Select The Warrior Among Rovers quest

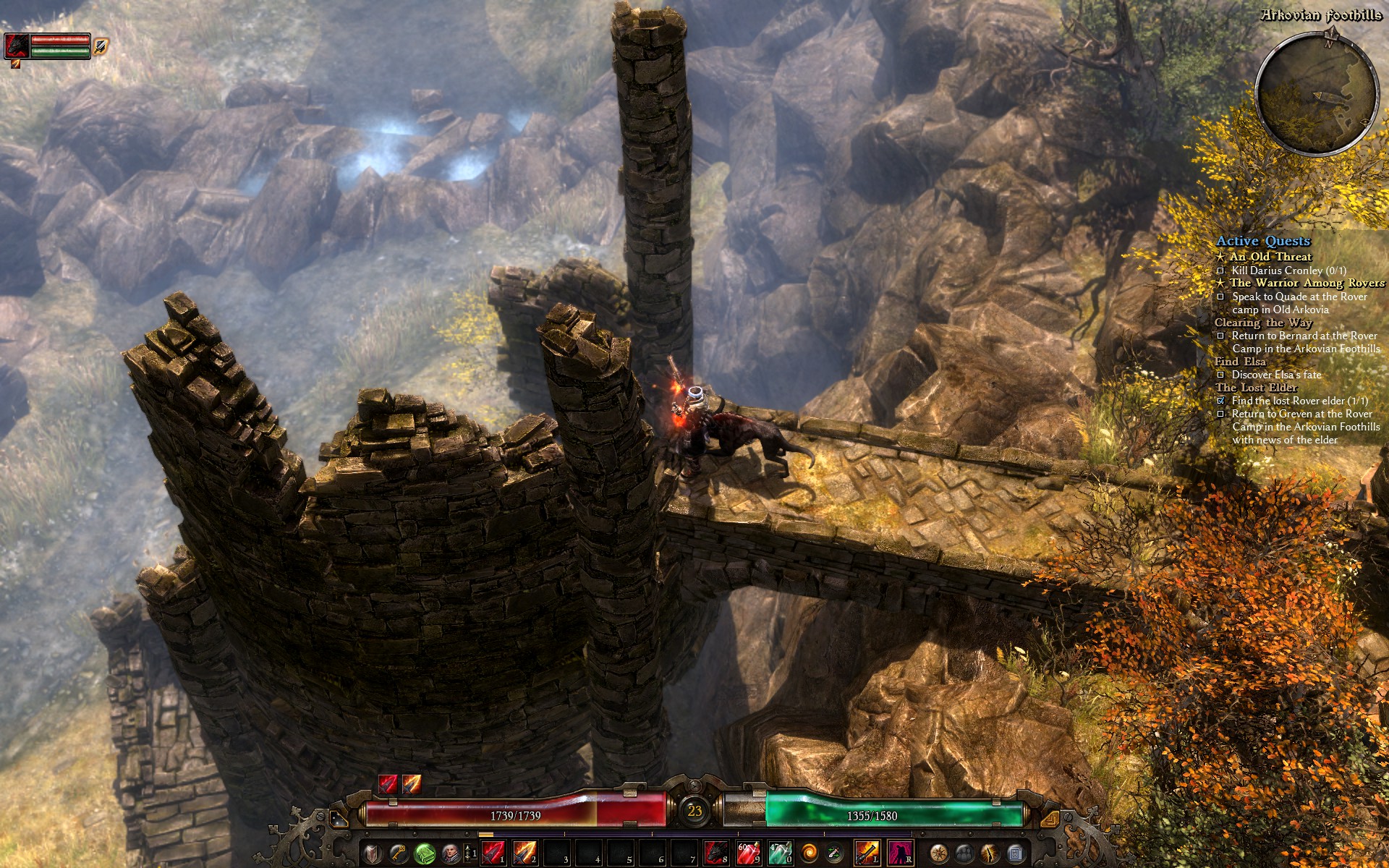coord(1307,283)
